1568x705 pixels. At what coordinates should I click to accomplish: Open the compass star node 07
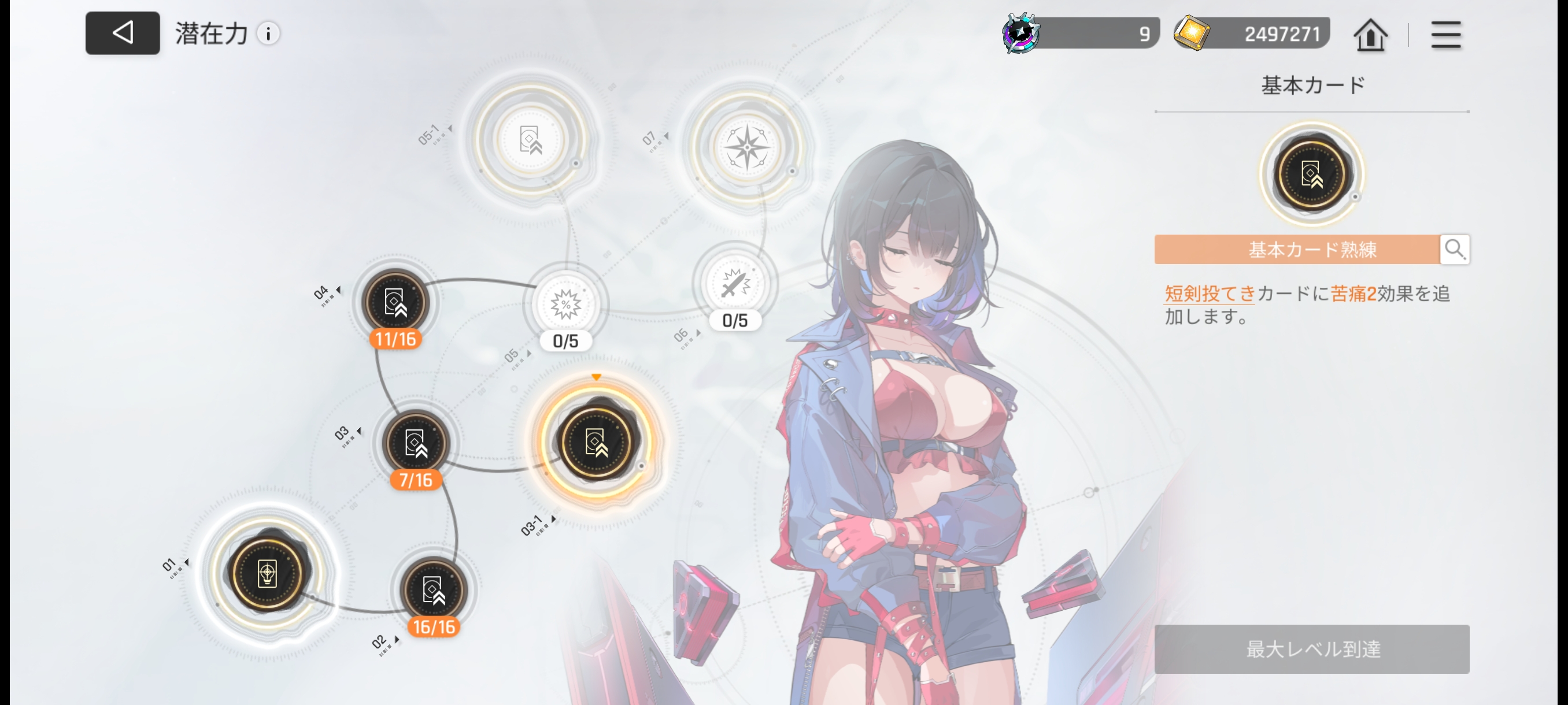tap(747, 147)
